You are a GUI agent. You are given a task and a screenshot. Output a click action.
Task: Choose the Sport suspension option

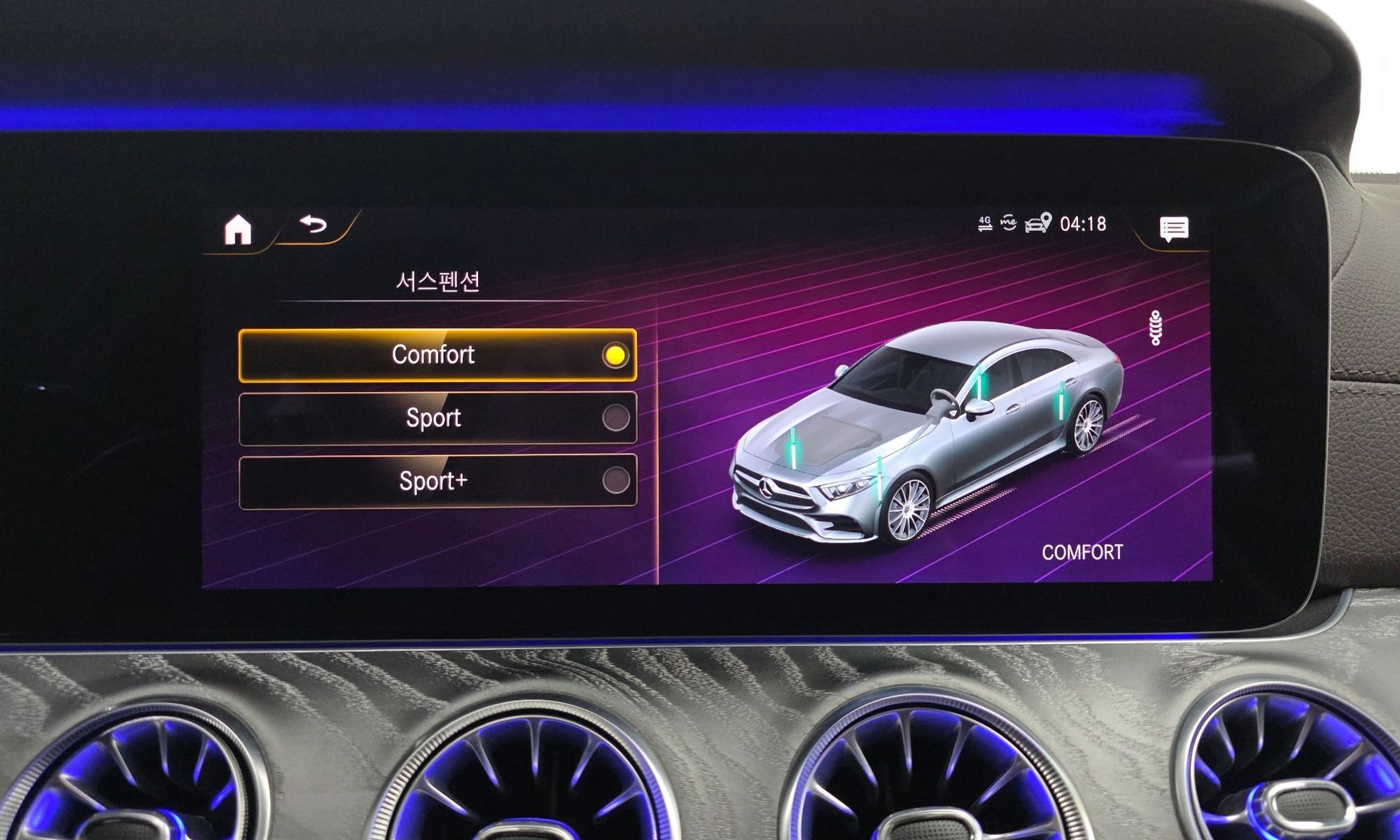437,418
